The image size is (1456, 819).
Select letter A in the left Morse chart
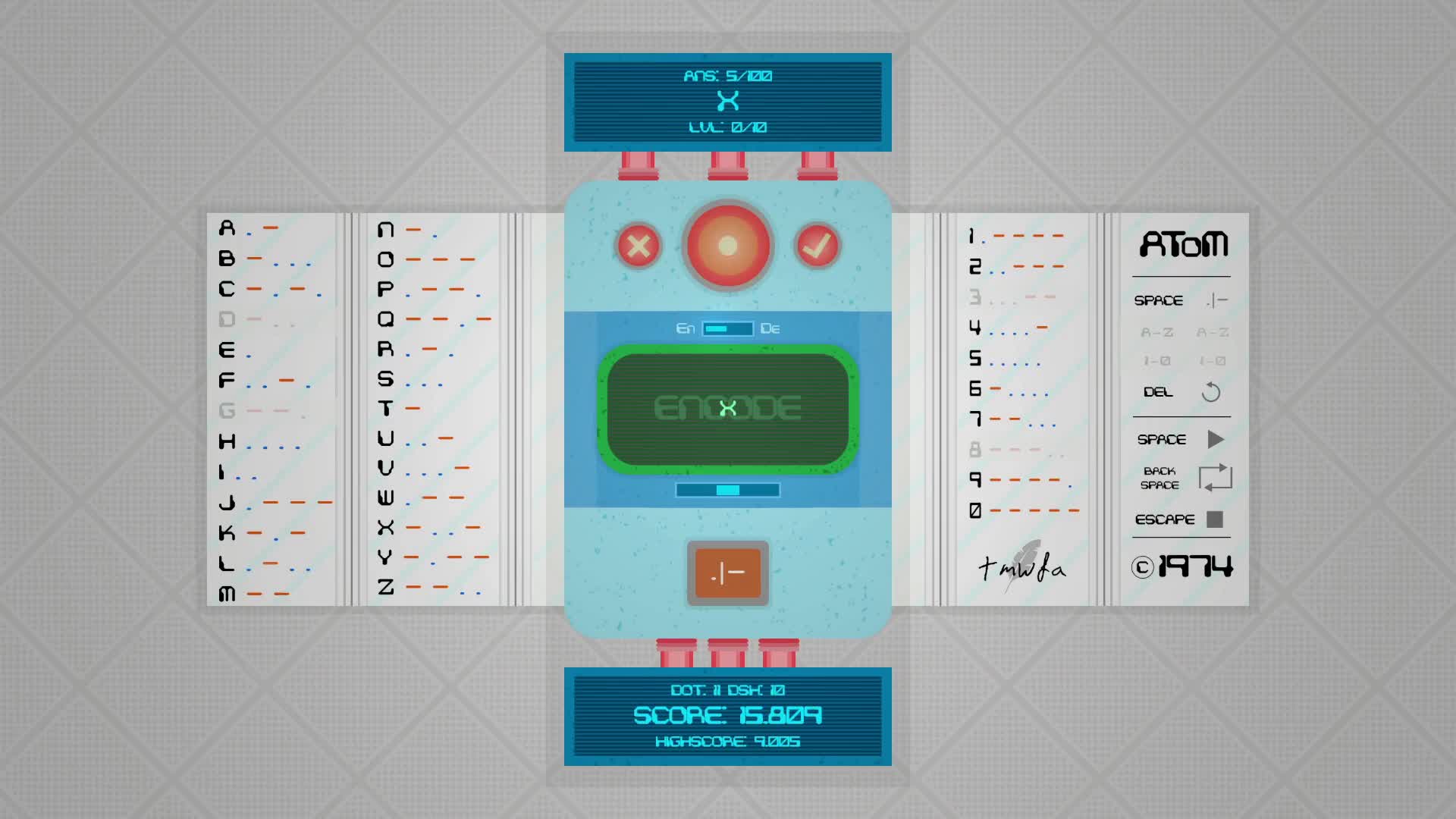tap(225, 227)
